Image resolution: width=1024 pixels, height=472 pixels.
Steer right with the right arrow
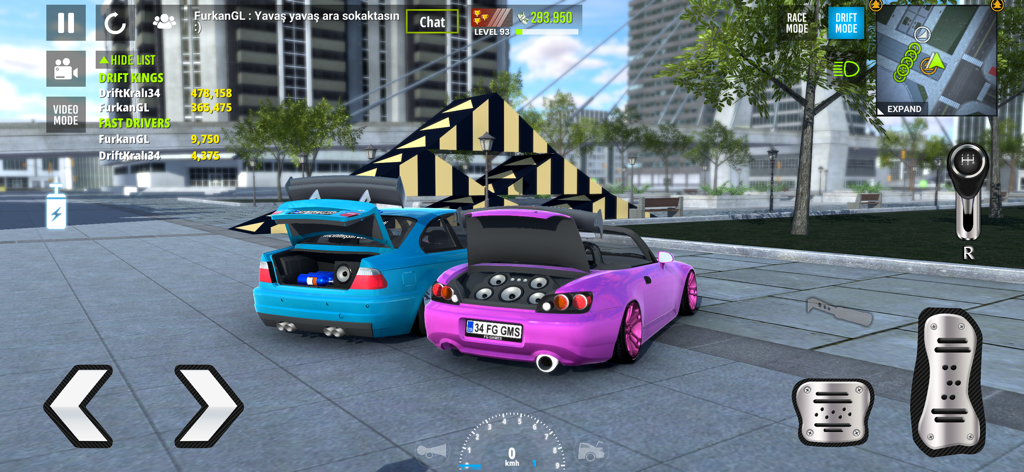[208, 405]
